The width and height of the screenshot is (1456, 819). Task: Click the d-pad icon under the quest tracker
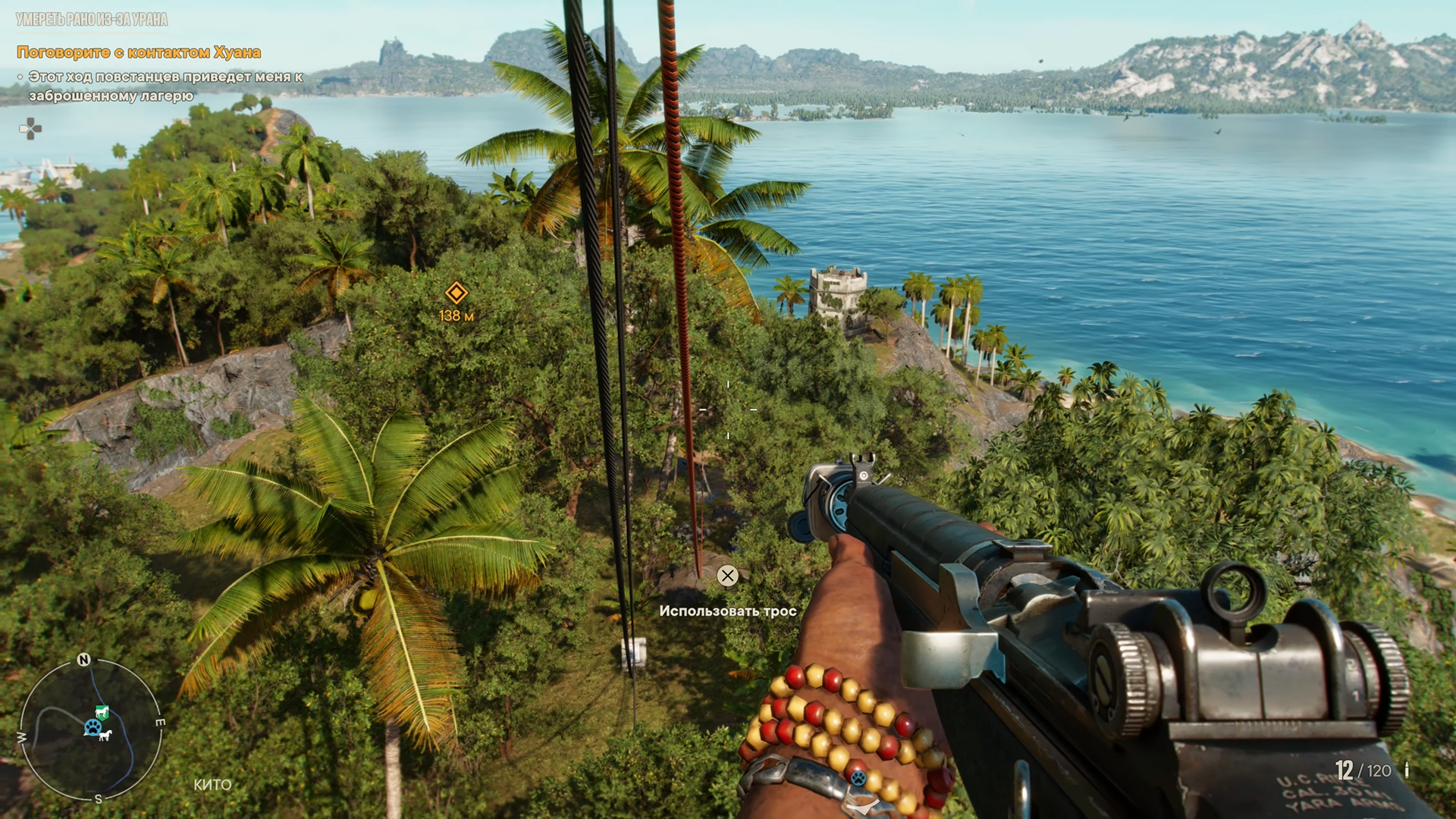pos(30,129)
